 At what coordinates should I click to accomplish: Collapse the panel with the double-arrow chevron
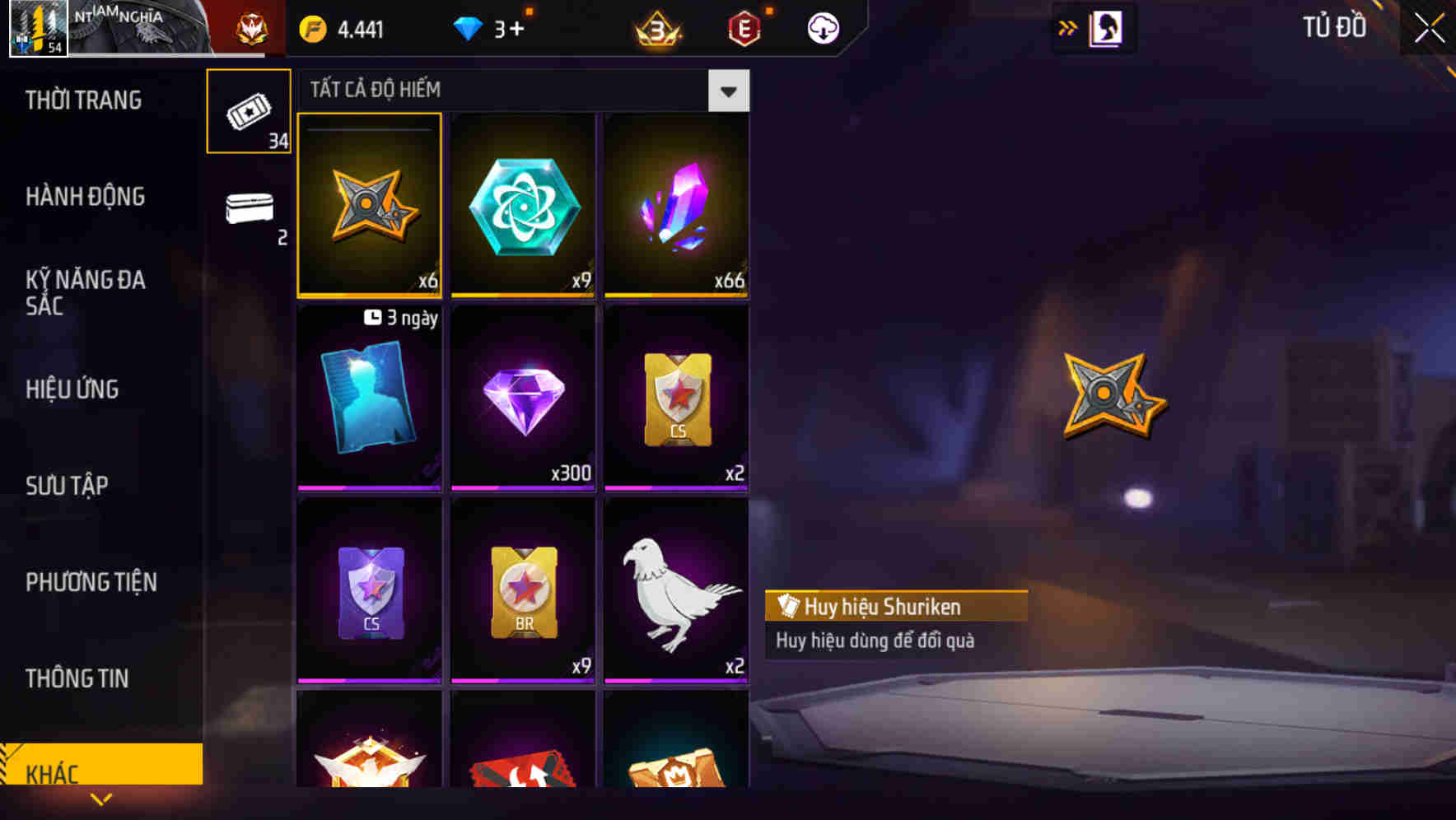tap(1068, 26)
